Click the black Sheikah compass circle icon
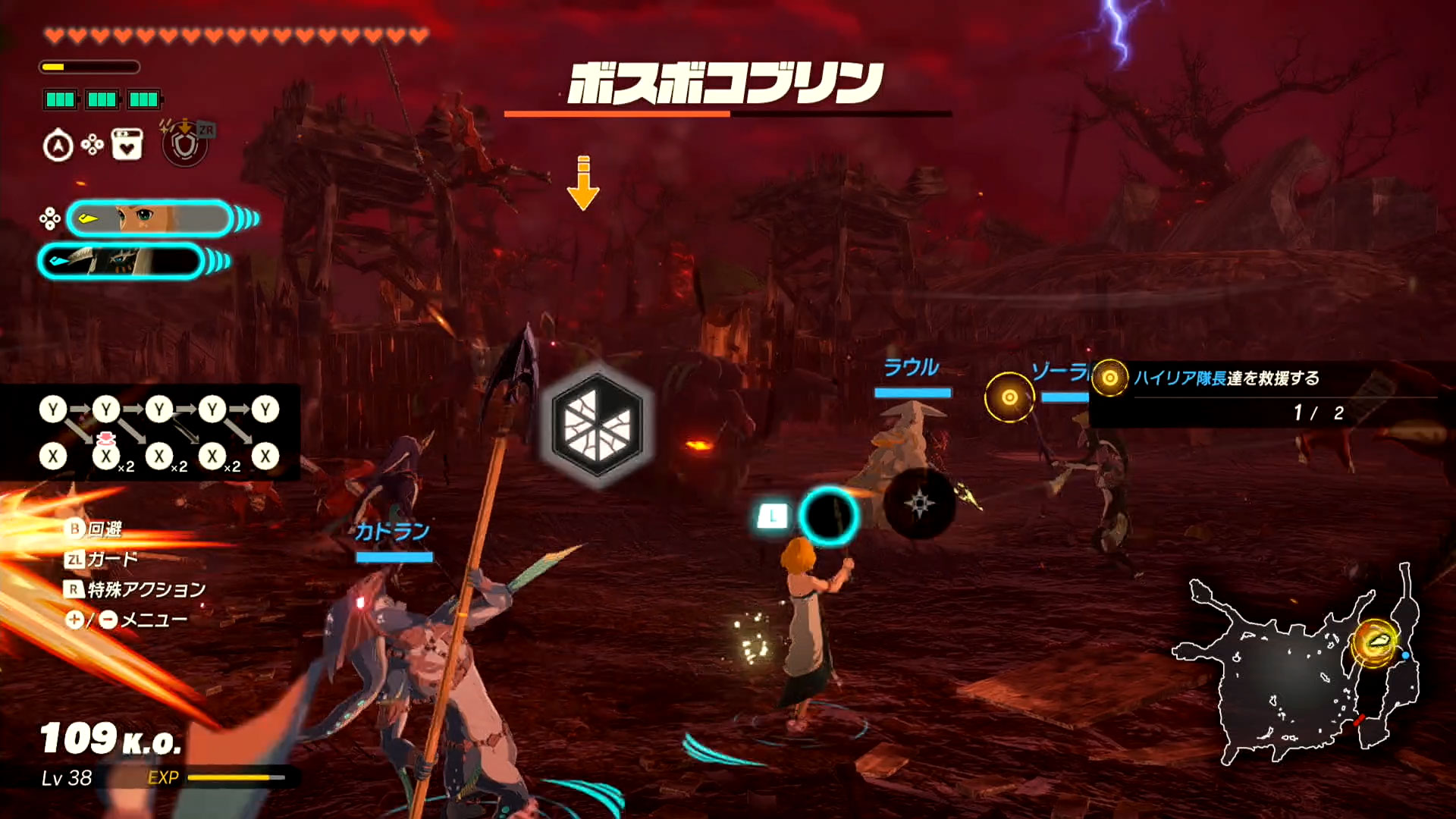 [918, 501]
